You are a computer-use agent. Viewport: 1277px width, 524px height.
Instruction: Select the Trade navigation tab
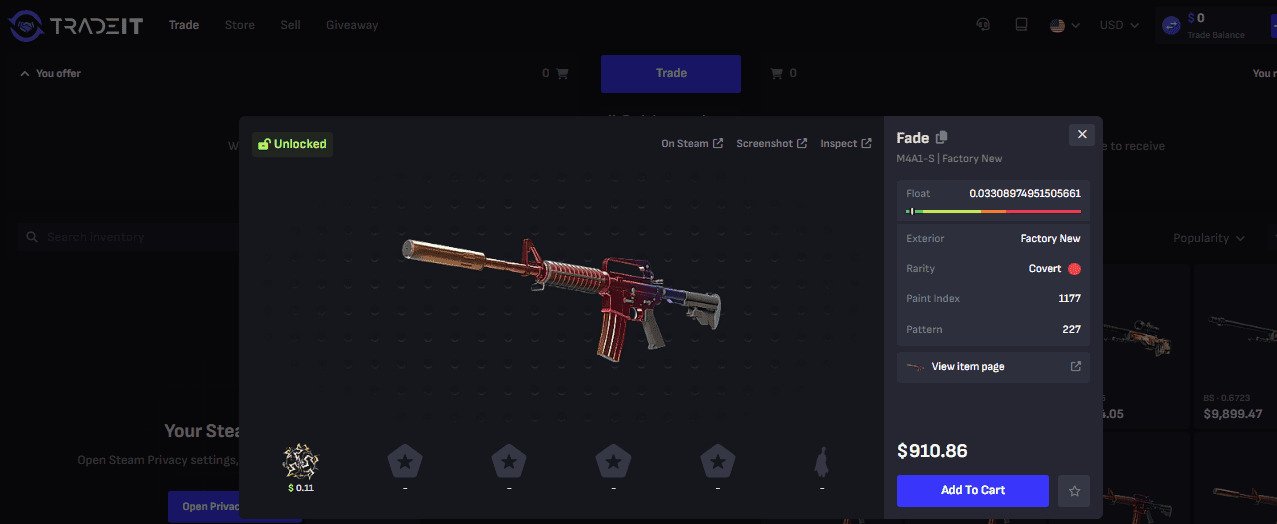point(184,25)
